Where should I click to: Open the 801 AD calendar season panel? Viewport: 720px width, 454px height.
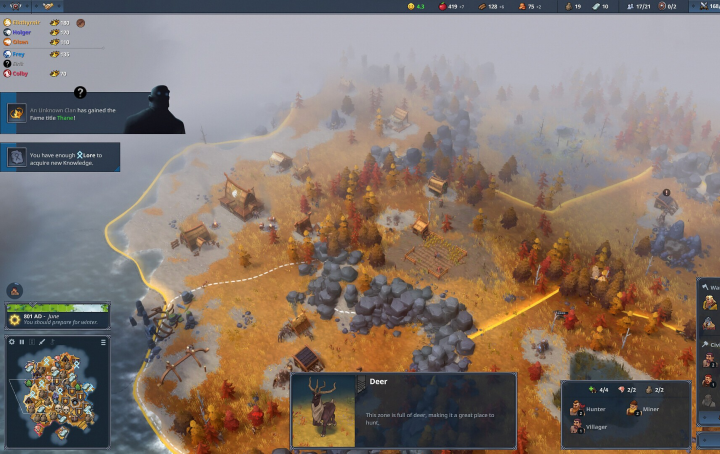(57, 316)
